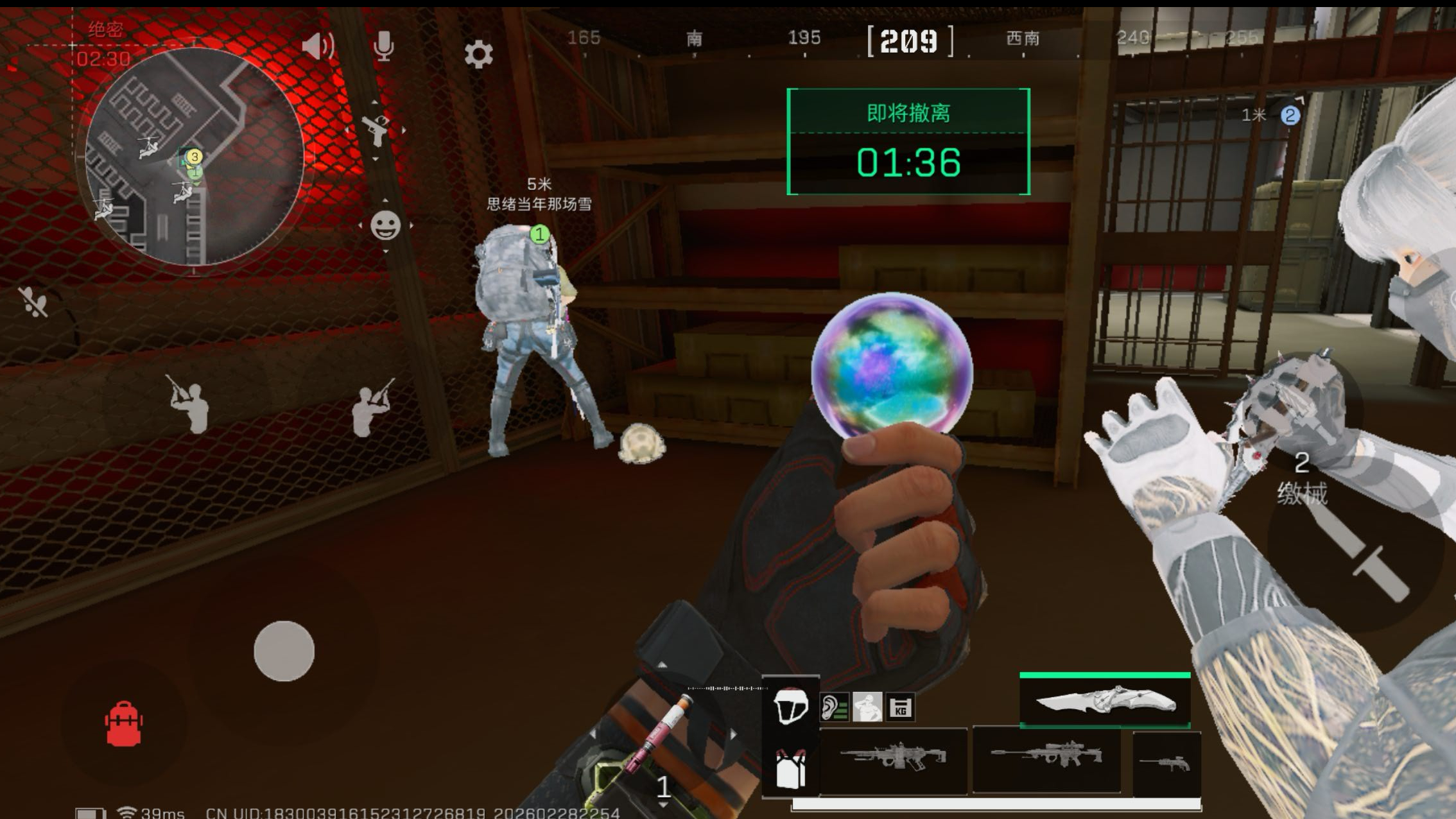1456x819 pixels.
Task: Tap the KG weight status icon
Action: [x=900, y=708]
